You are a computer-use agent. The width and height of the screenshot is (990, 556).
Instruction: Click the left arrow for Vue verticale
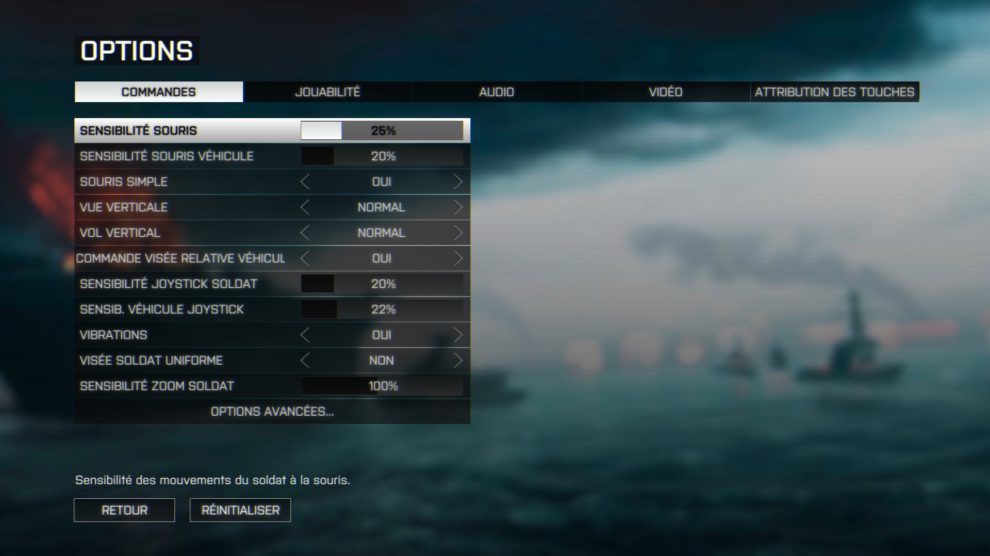(306, 208)
